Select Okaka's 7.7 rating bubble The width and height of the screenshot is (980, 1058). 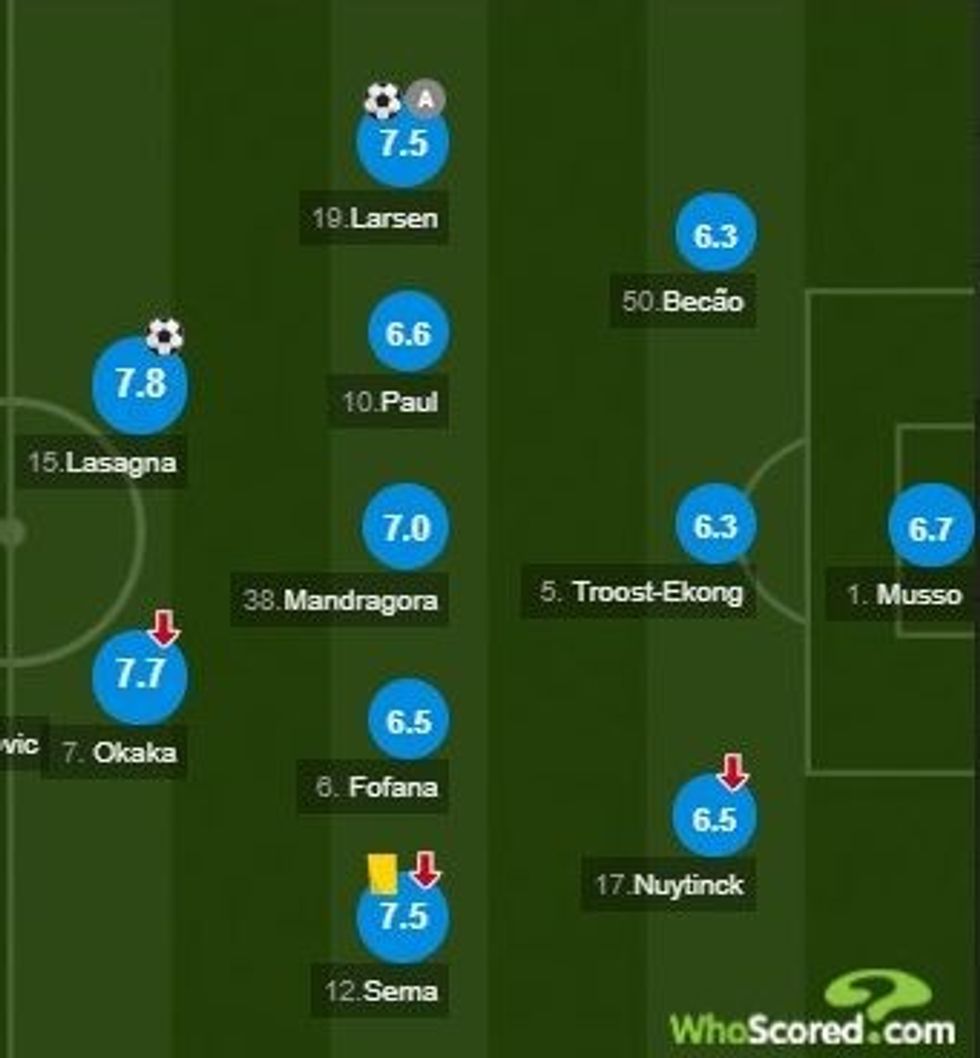pyautogui.click(x=140, y=676)
